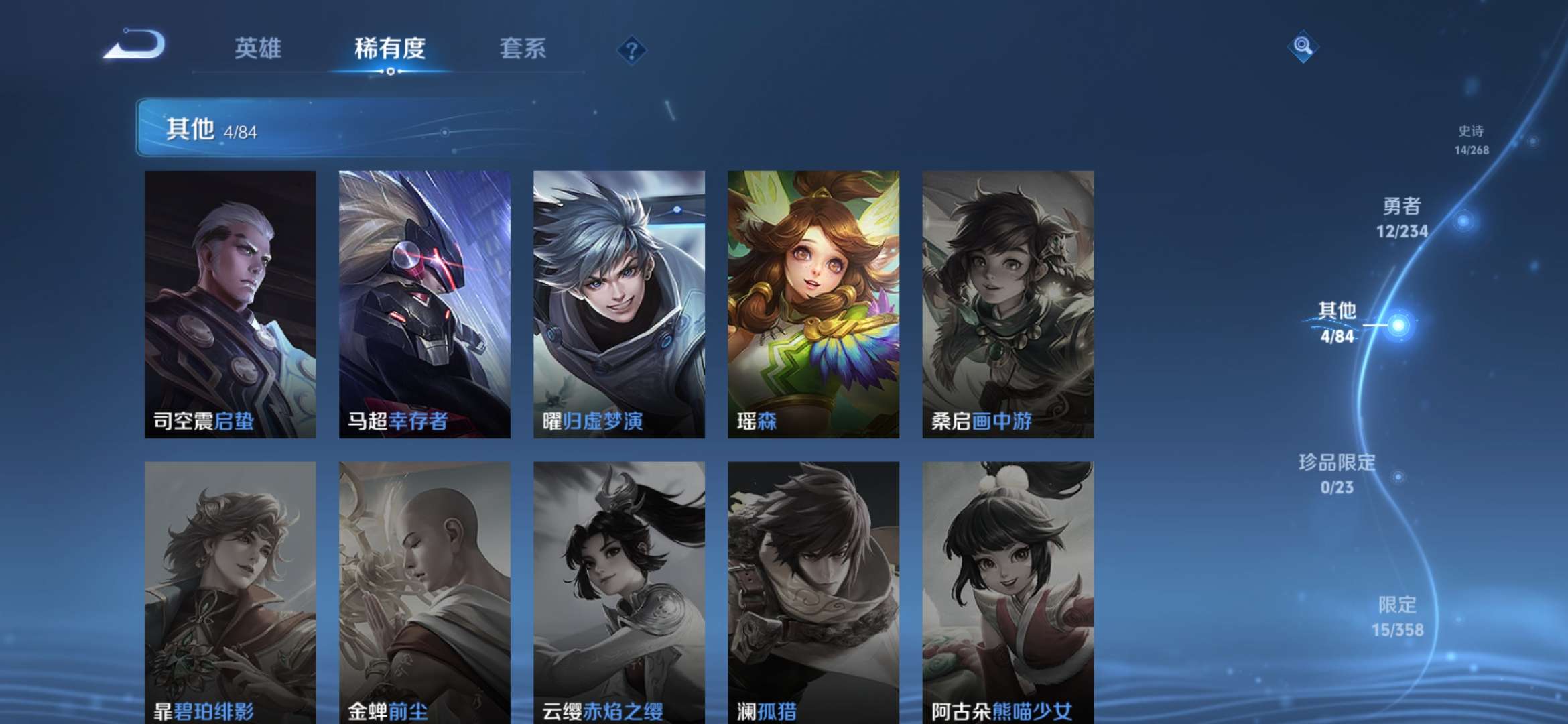Go to the 珍品限定 rarity section
This screenshot has width=1568, height=724.
click(x=1337, y=474)
